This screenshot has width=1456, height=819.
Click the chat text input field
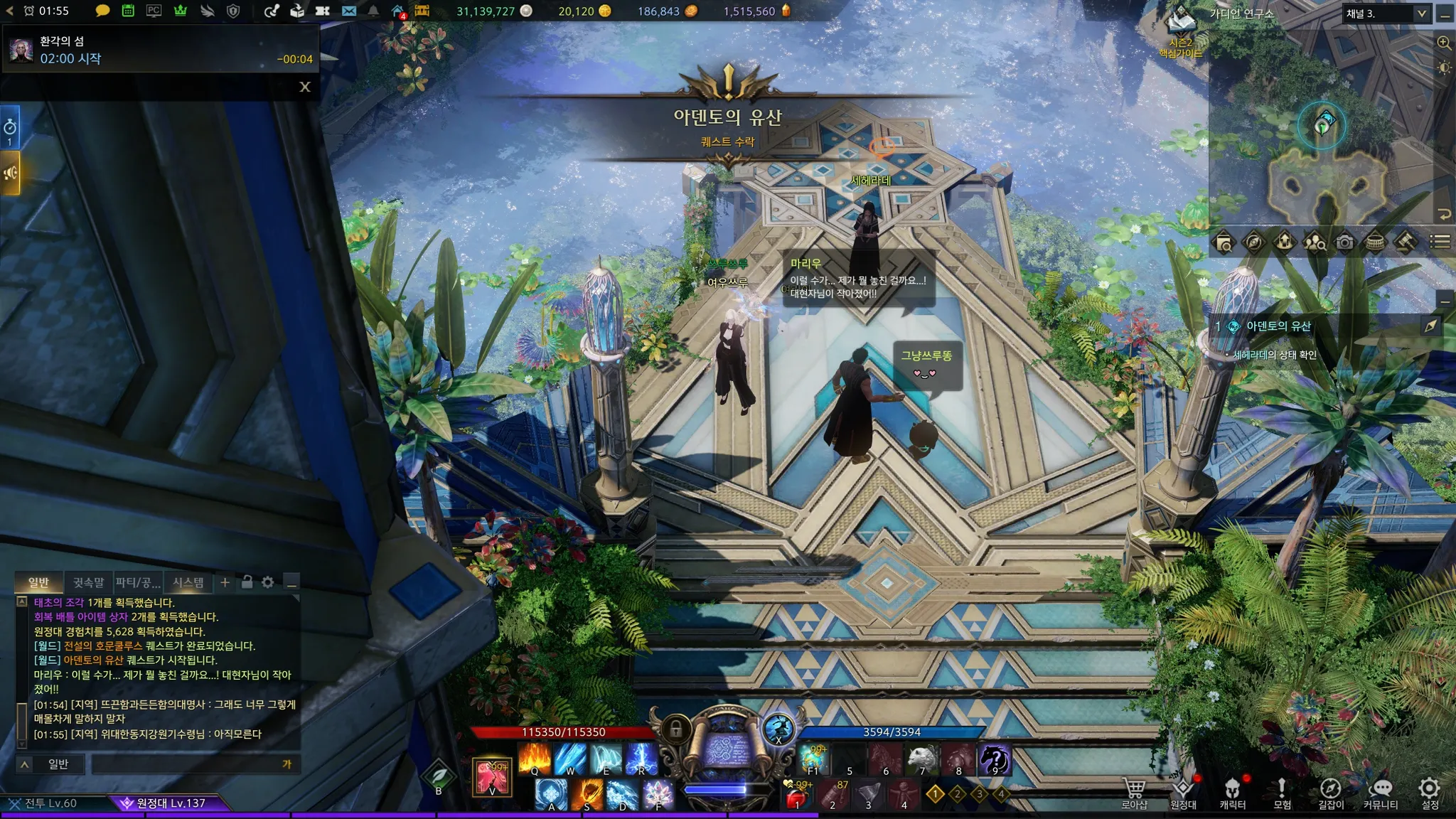point(188,764)
